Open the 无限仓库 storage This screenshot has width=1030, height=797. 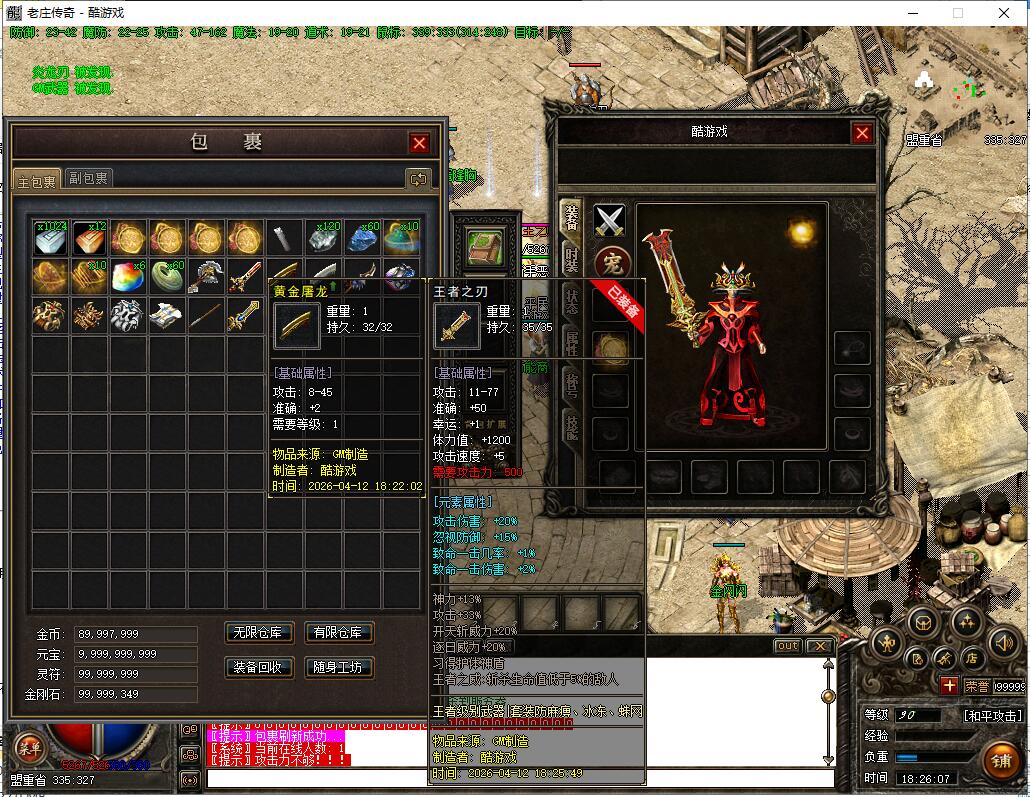(x=259, y=632)
